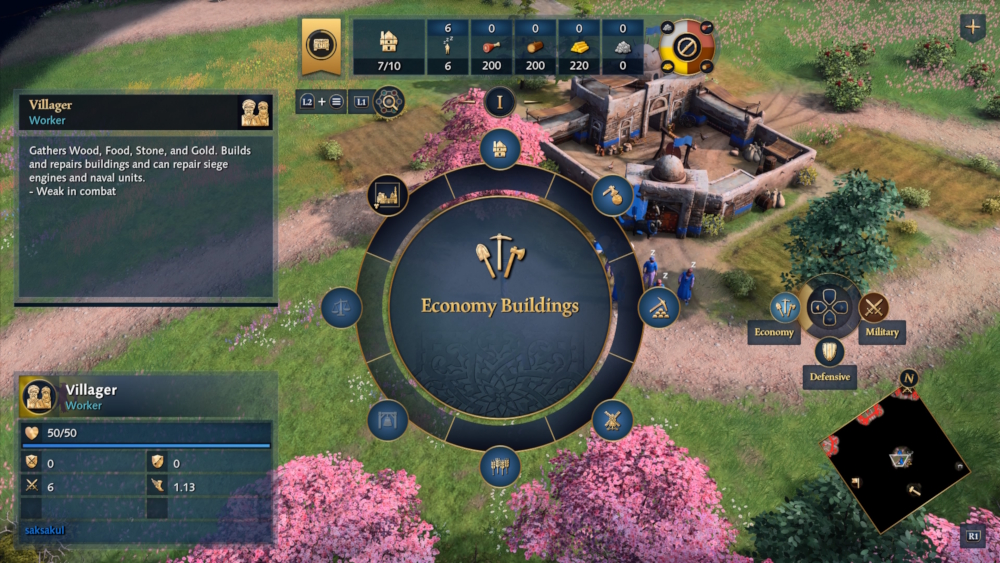This screenshot has height=563, width=1000.
Task: Open the gold banner menu button
Action: pyautogui.click(x=321, y=45)
